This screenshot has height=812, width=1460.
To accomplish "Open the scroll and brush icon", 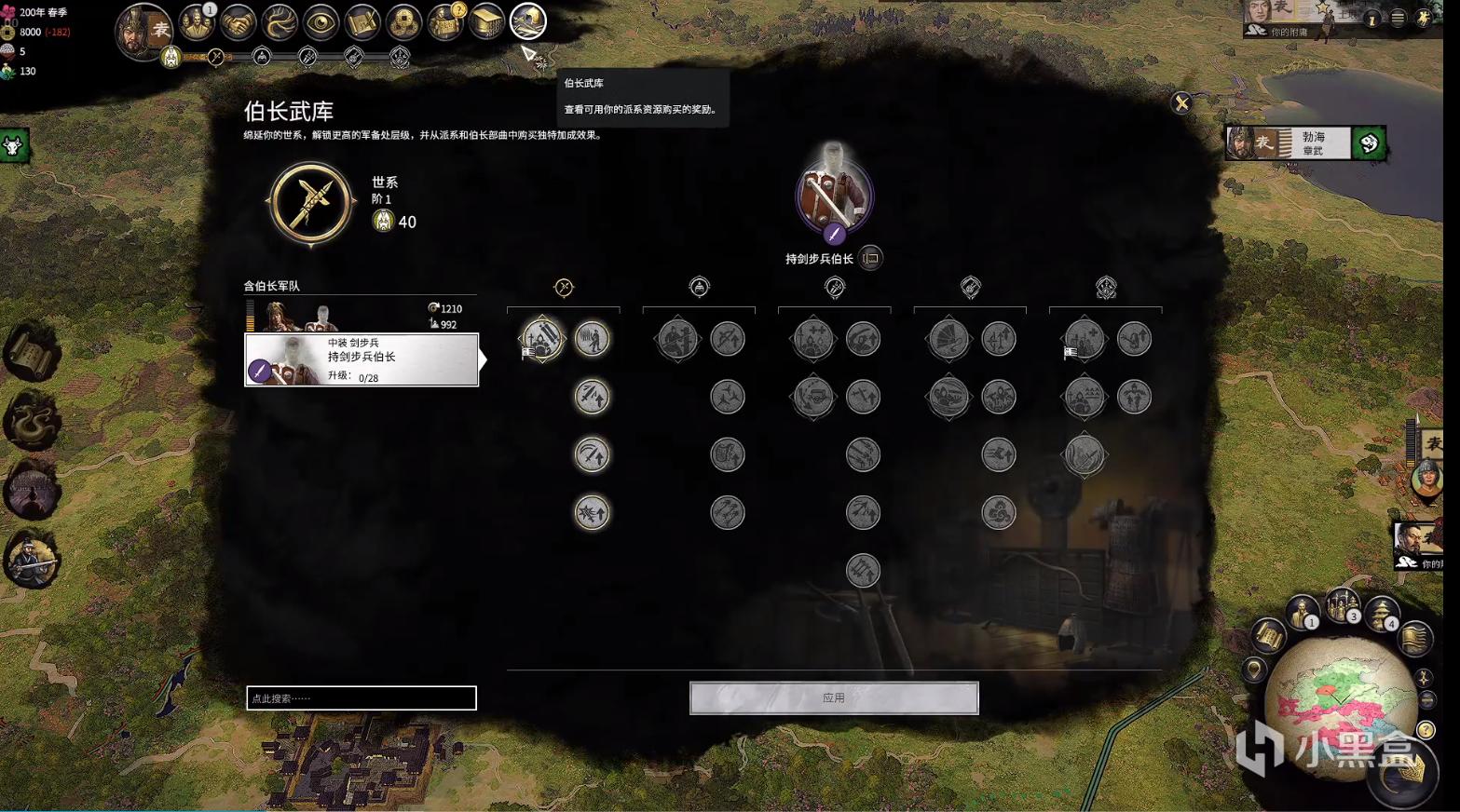I will click(362, 22).
